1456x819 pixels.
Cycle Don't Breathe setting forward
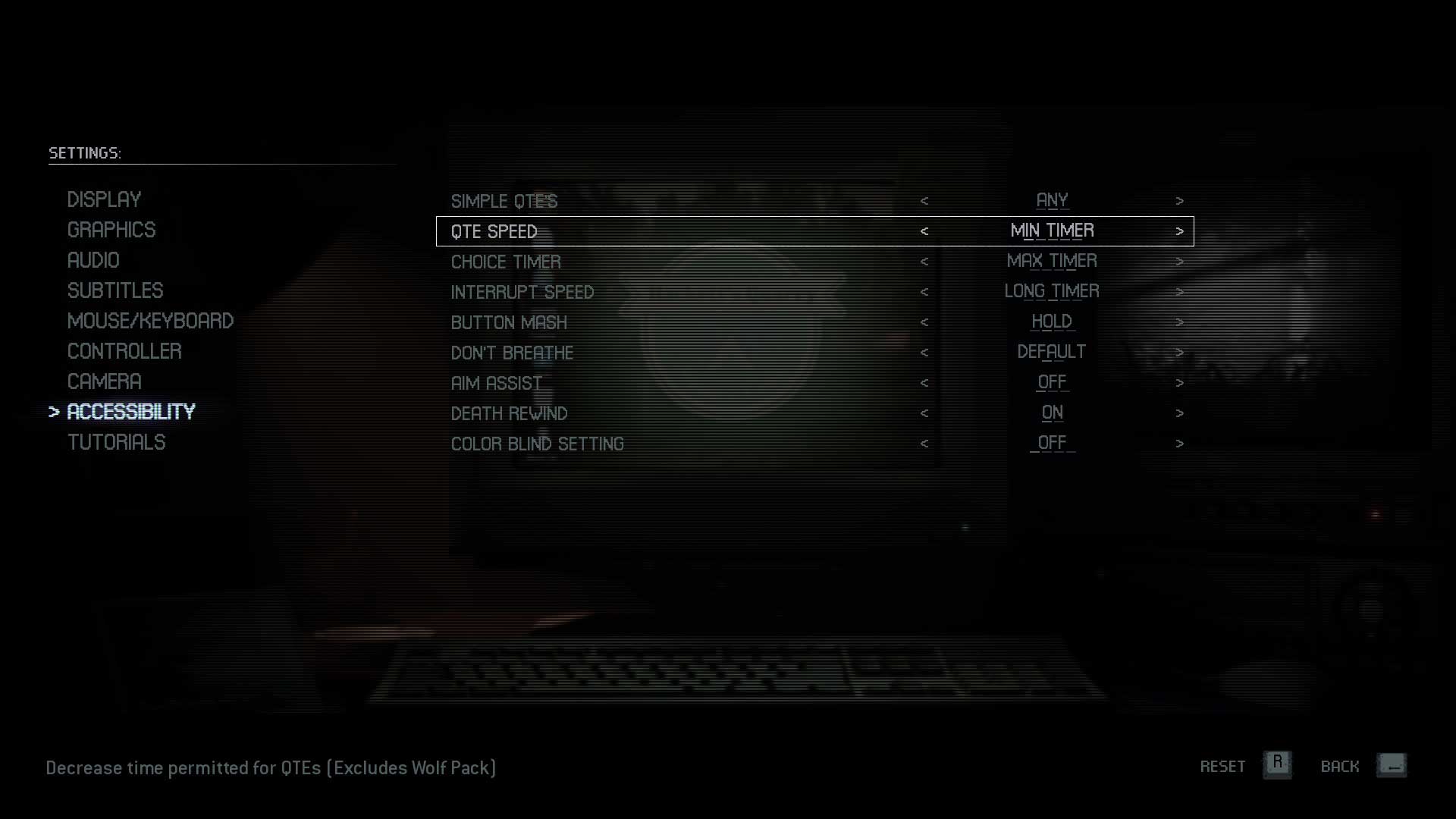[1180, 353]
